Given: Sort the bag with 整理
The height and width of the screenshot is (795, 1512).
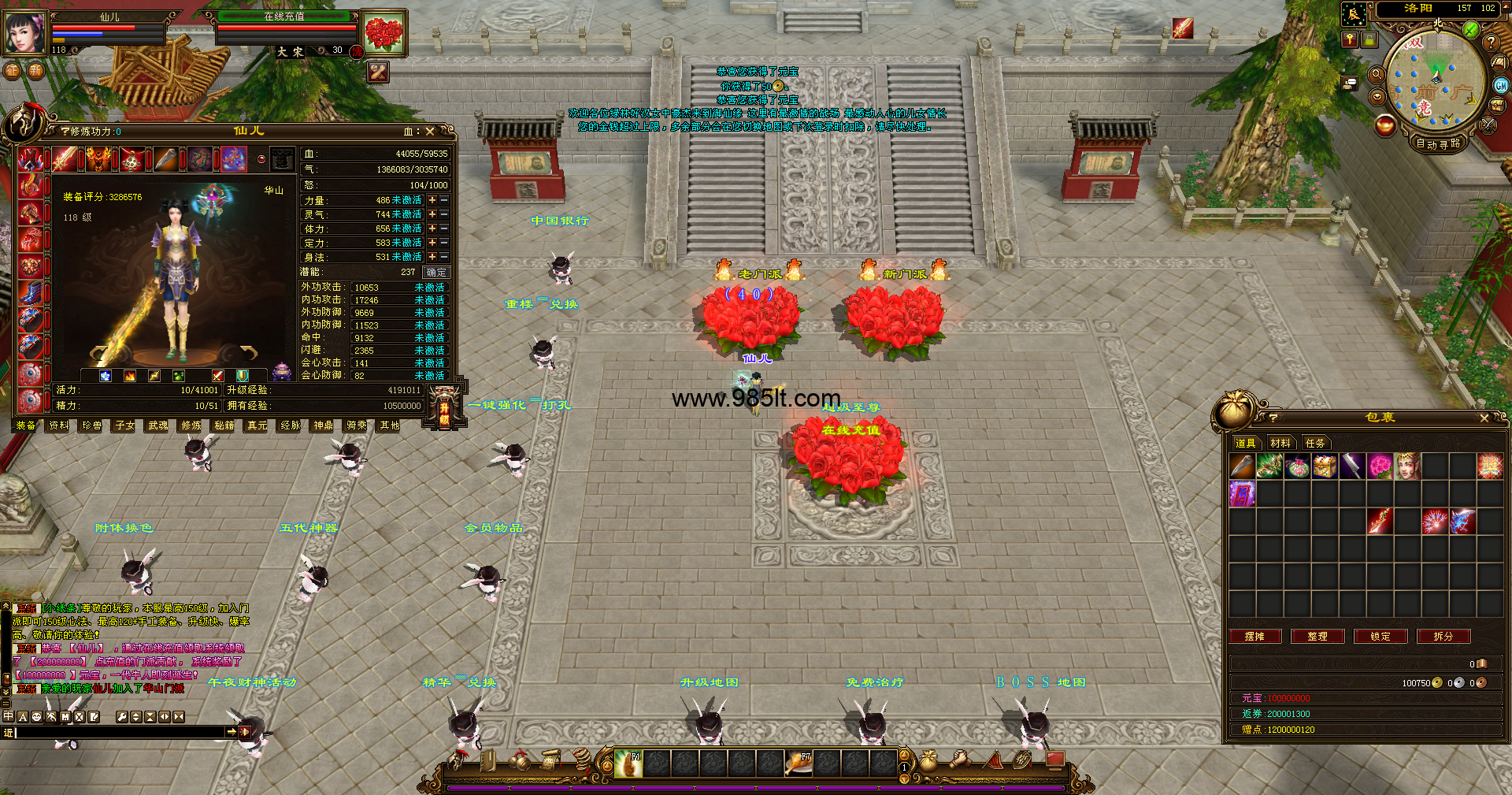Looking at the screenshot, I should point(1317,637).
